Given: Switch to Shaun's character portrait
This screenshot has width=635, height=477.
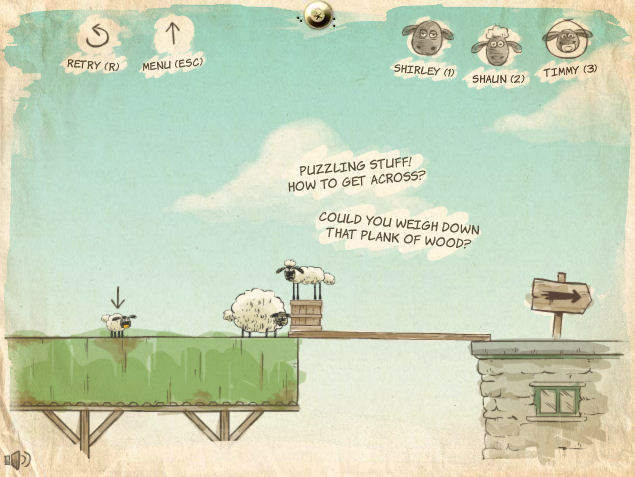Looking at the screenshot, I should [496, 47].
